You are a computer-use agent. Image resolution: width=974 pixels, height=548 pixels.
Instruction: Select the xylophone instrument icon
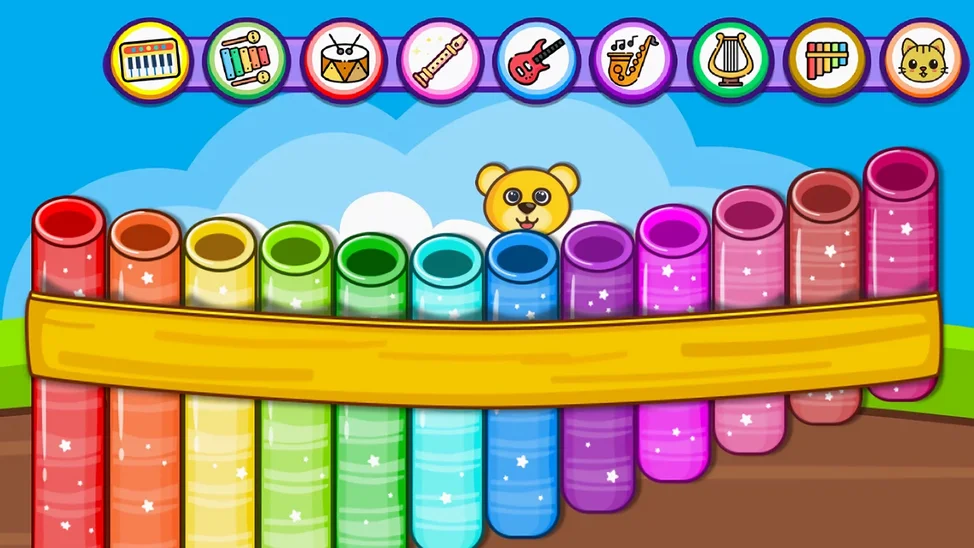tap(246, 60)
